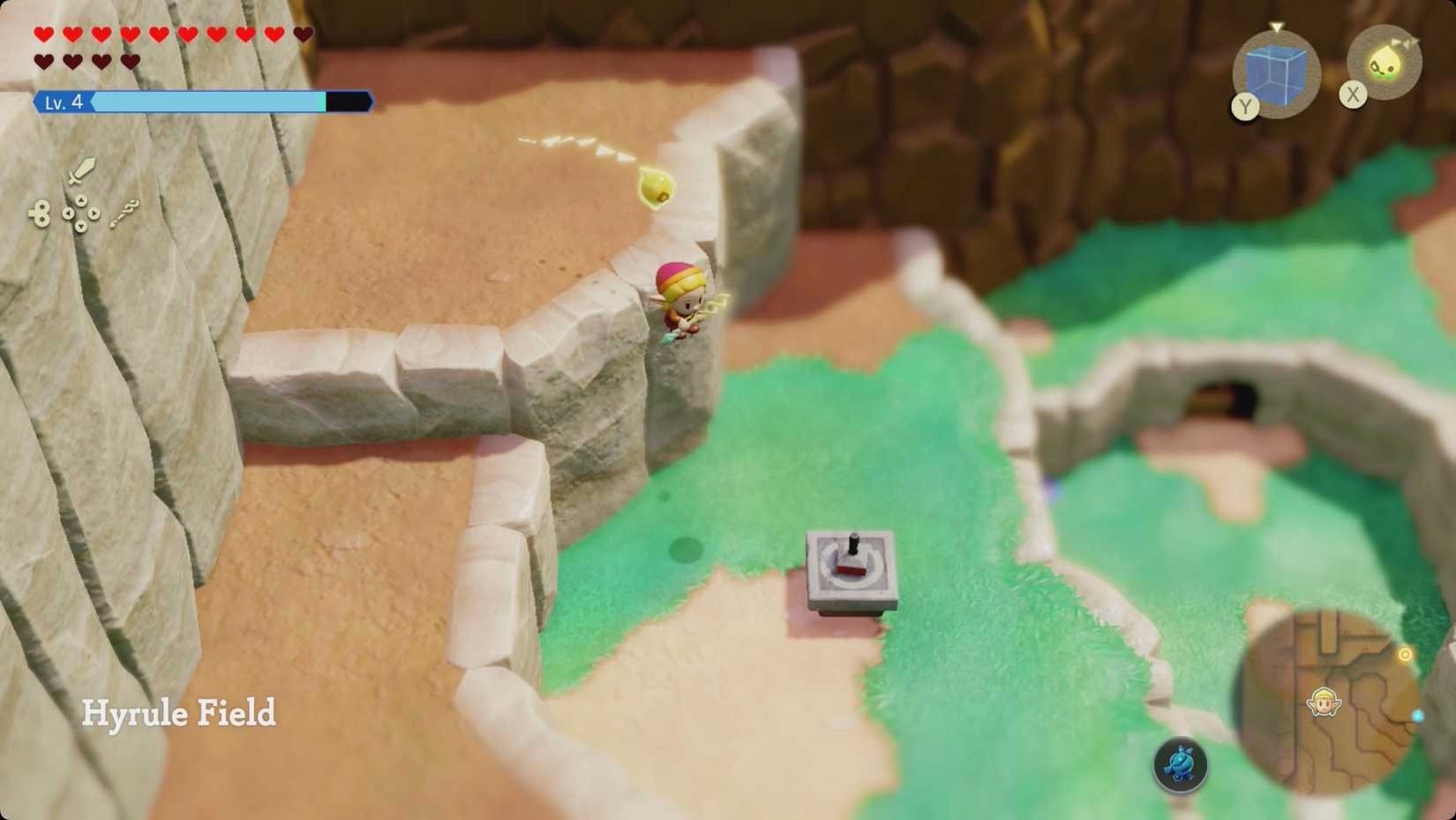Click the D-pad icon in the HUD

pyautogui.click(x=81, y=213)
